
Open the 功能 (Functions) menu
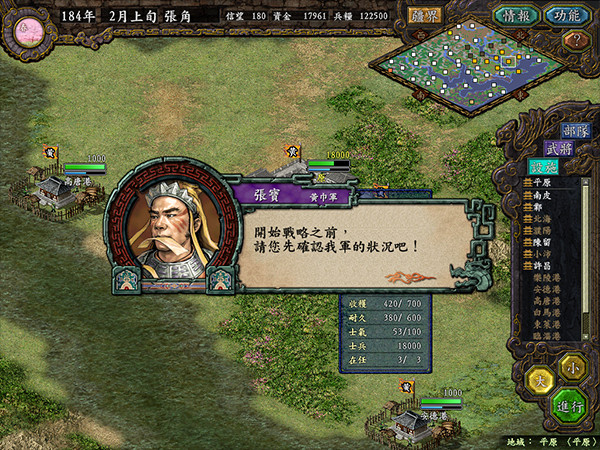pyautogui.click(x=566, y=15)
